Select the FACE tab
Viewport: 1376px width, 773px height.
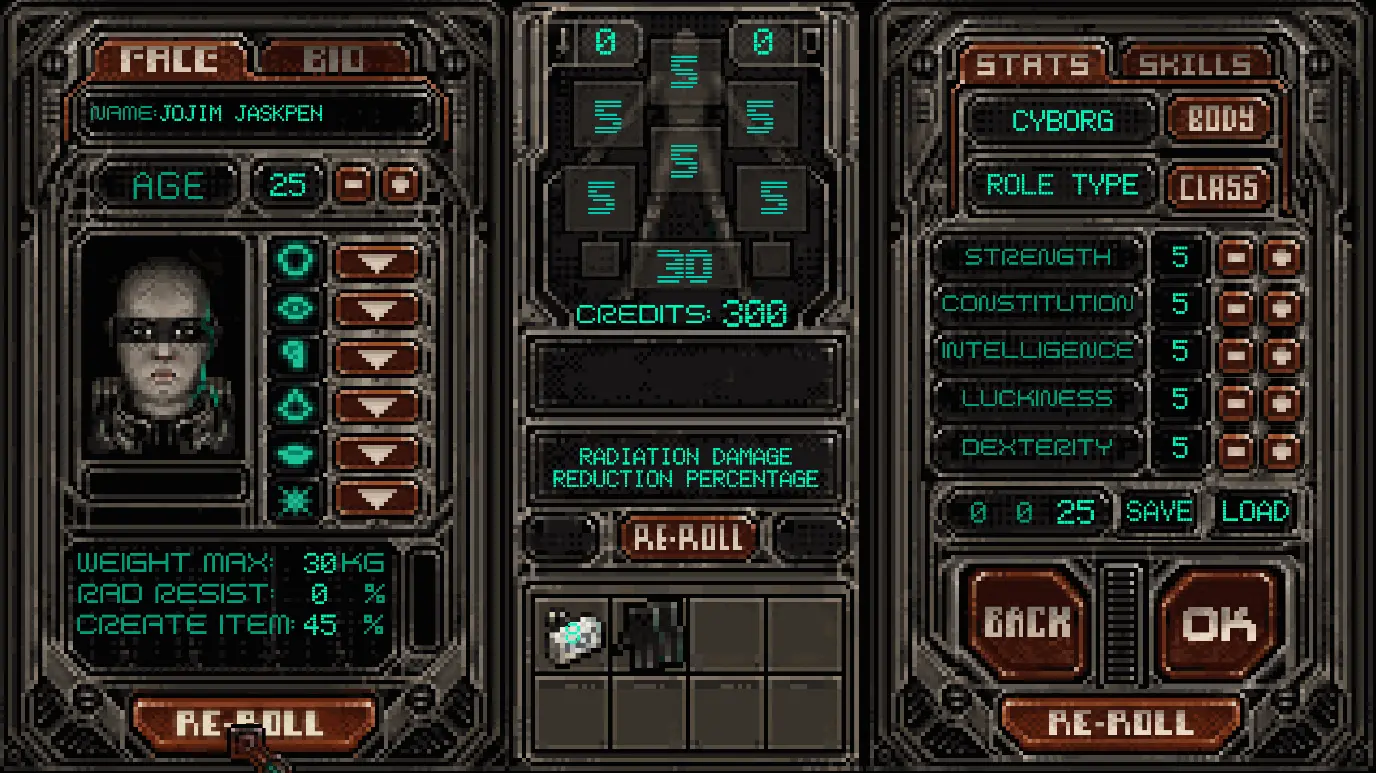point(168,60)
